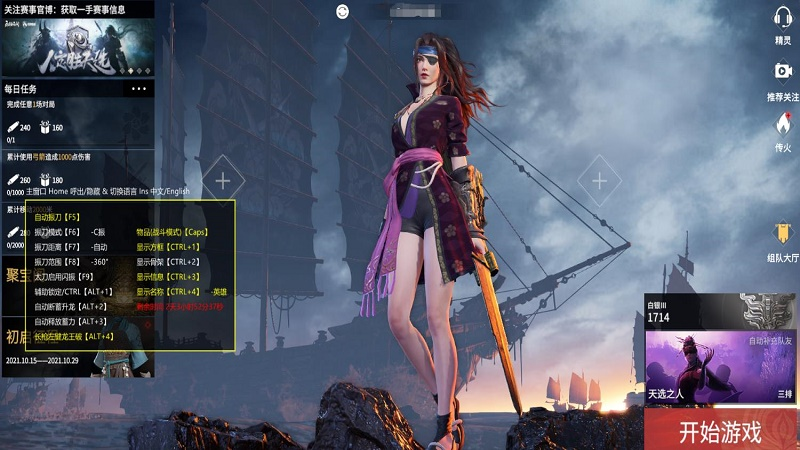Image resolution: width=800 pixels, height=450 pixels.
Task: Click the smiley face icon at top
Action: [x=344, y=12]
